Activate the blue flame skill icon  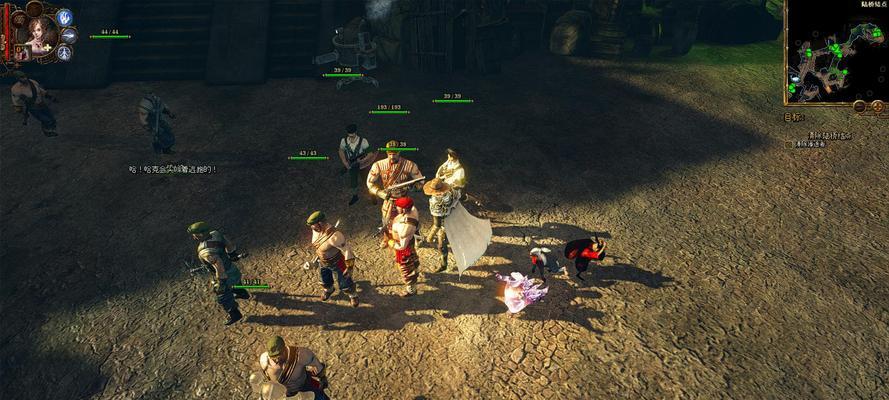65,17
